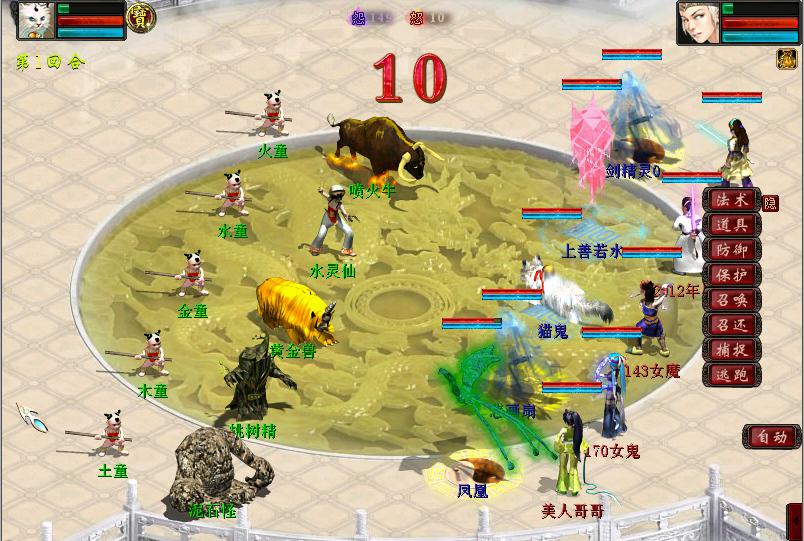Click the 召还 recall pet button

pos(731,325)
